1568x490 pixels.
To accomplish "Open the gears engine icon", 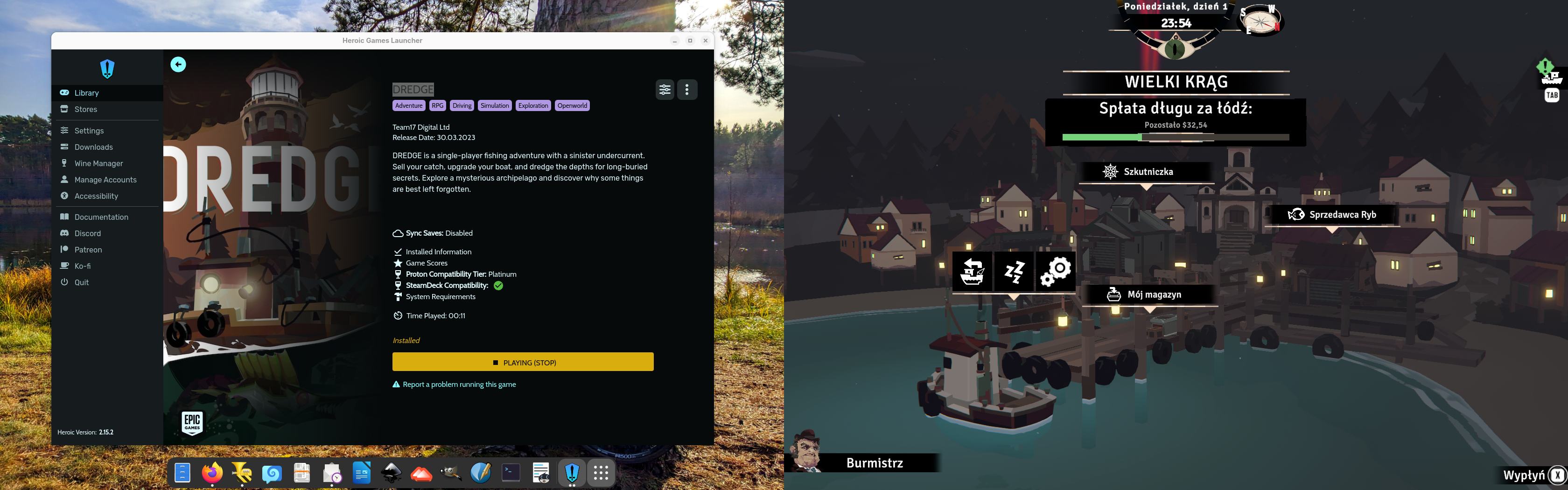I will [1056, 271].
